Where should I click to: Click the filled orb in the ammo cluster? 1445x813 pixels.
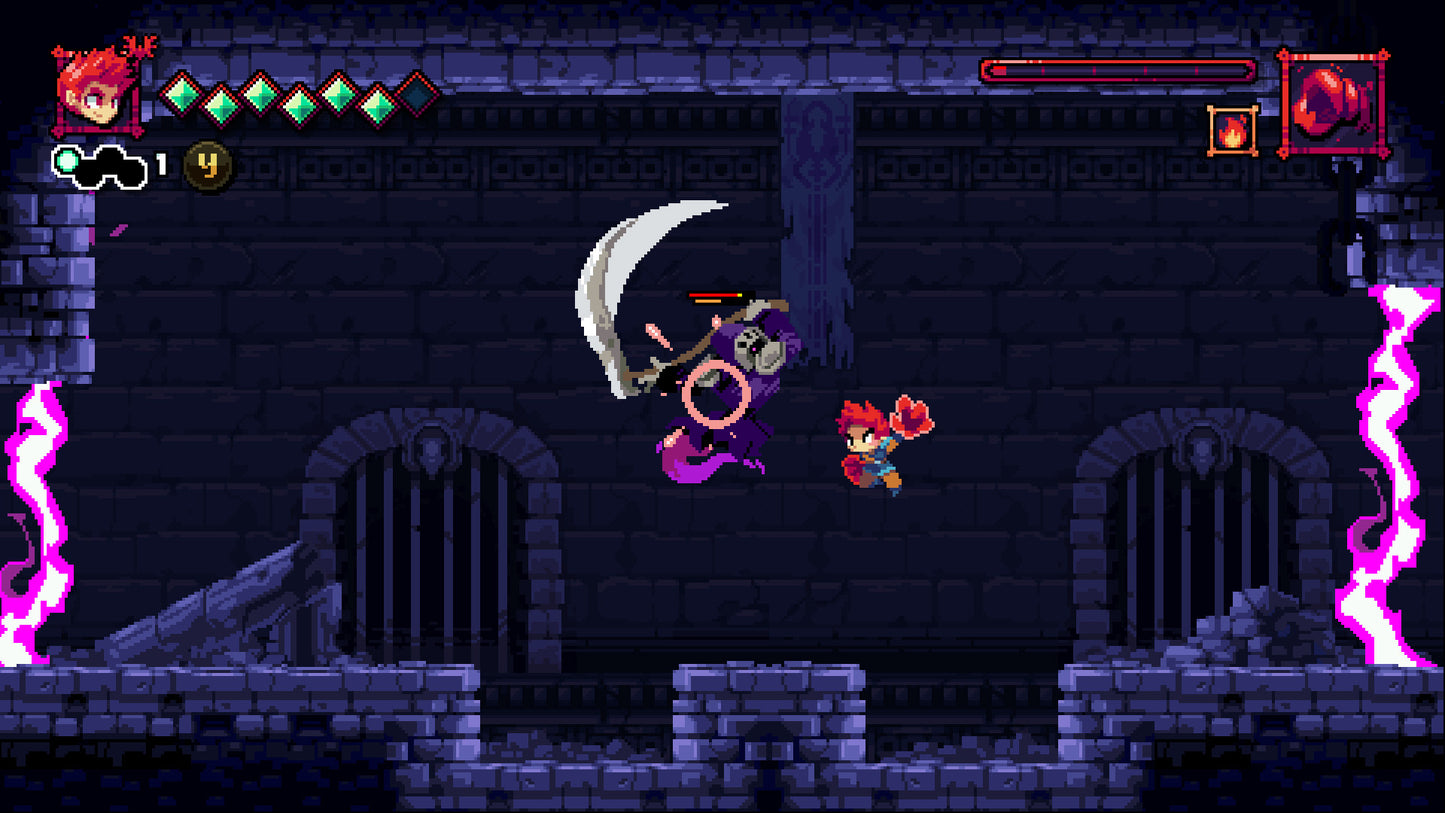click(67, 160)
